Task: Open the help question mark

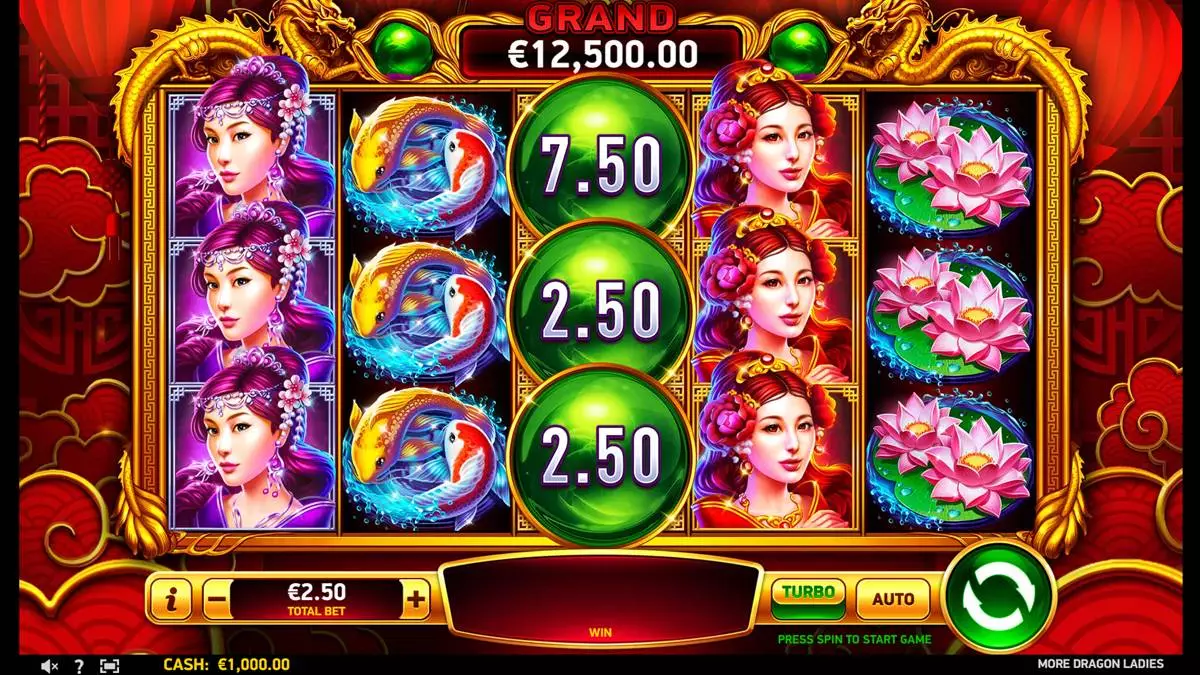Action: pos(79,665)
